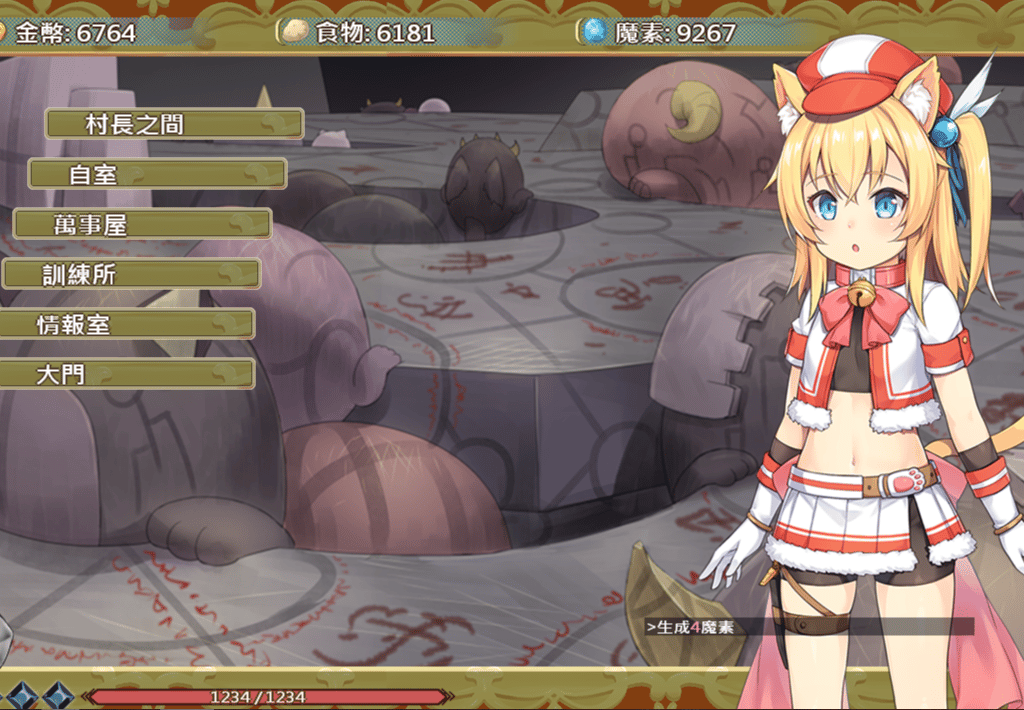1024x710 pixels.
Task: Open the 村長之間 menu entry
Action: [x=174, y=124]
